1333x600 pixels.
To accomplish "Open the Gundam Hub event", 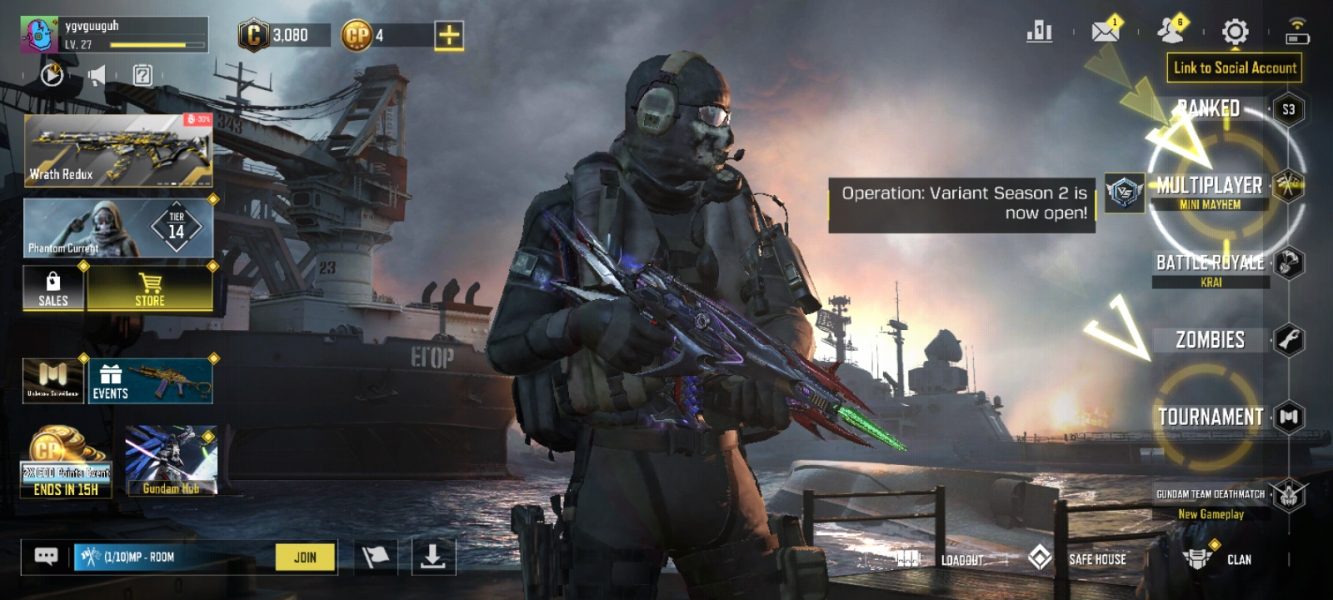I will (171, 461).
